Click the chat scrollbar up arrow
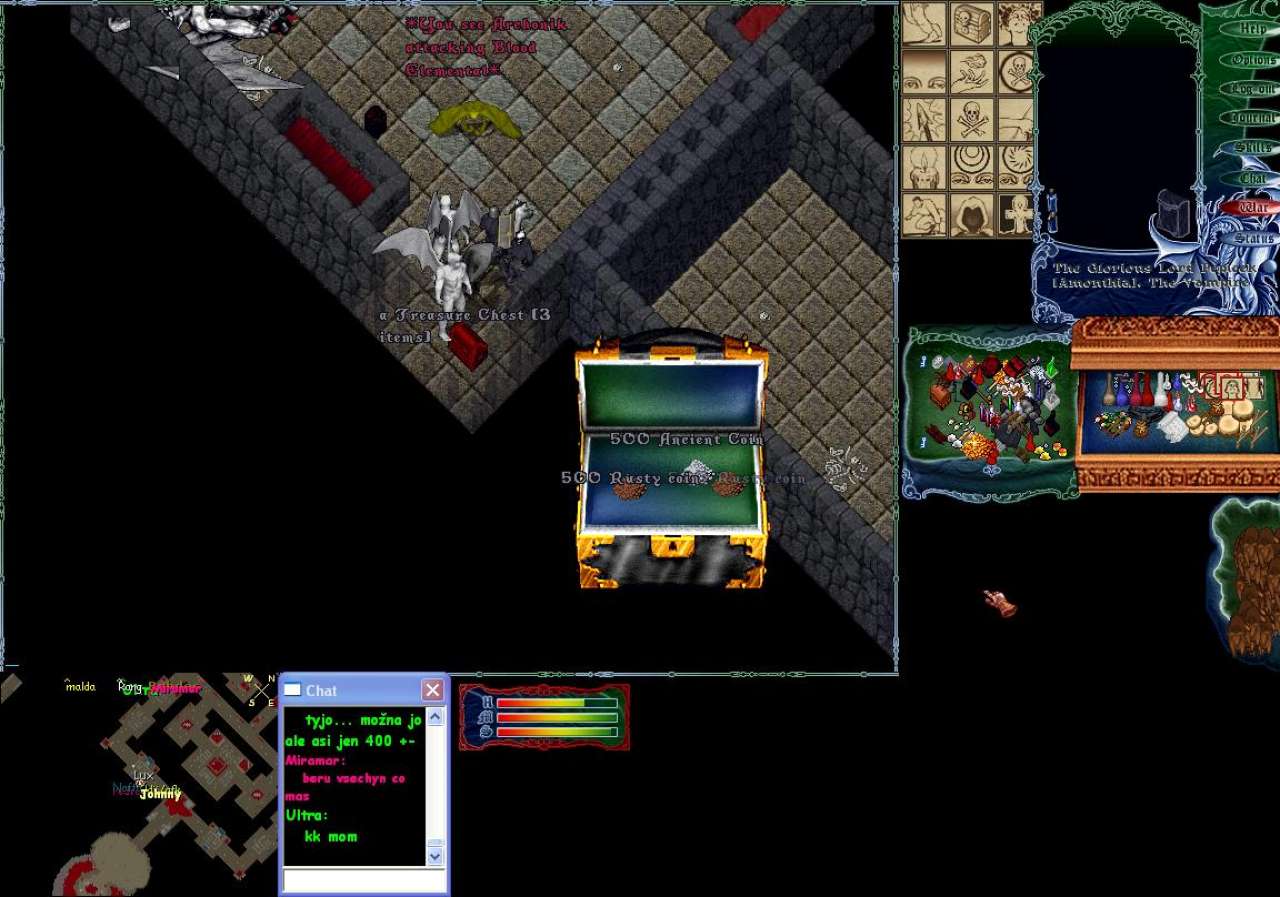Viewport: 1280px width, 897px height. pos(435,717)
